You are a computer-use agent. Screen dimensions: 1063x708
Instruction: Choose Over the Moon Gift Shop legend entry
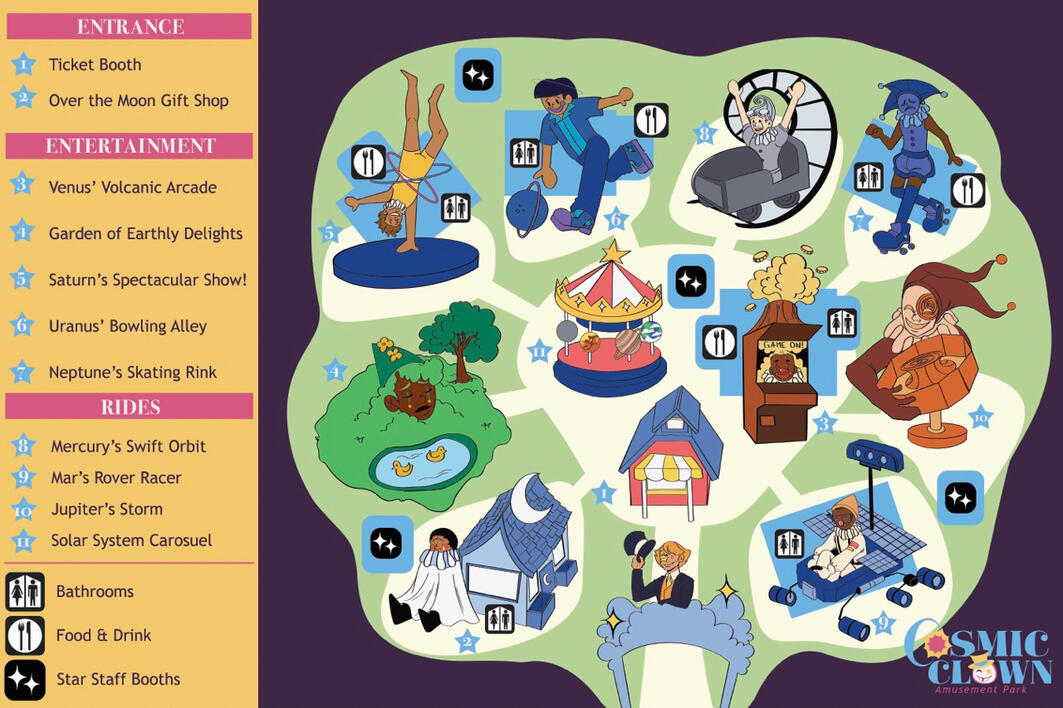(x=138, y=101)
